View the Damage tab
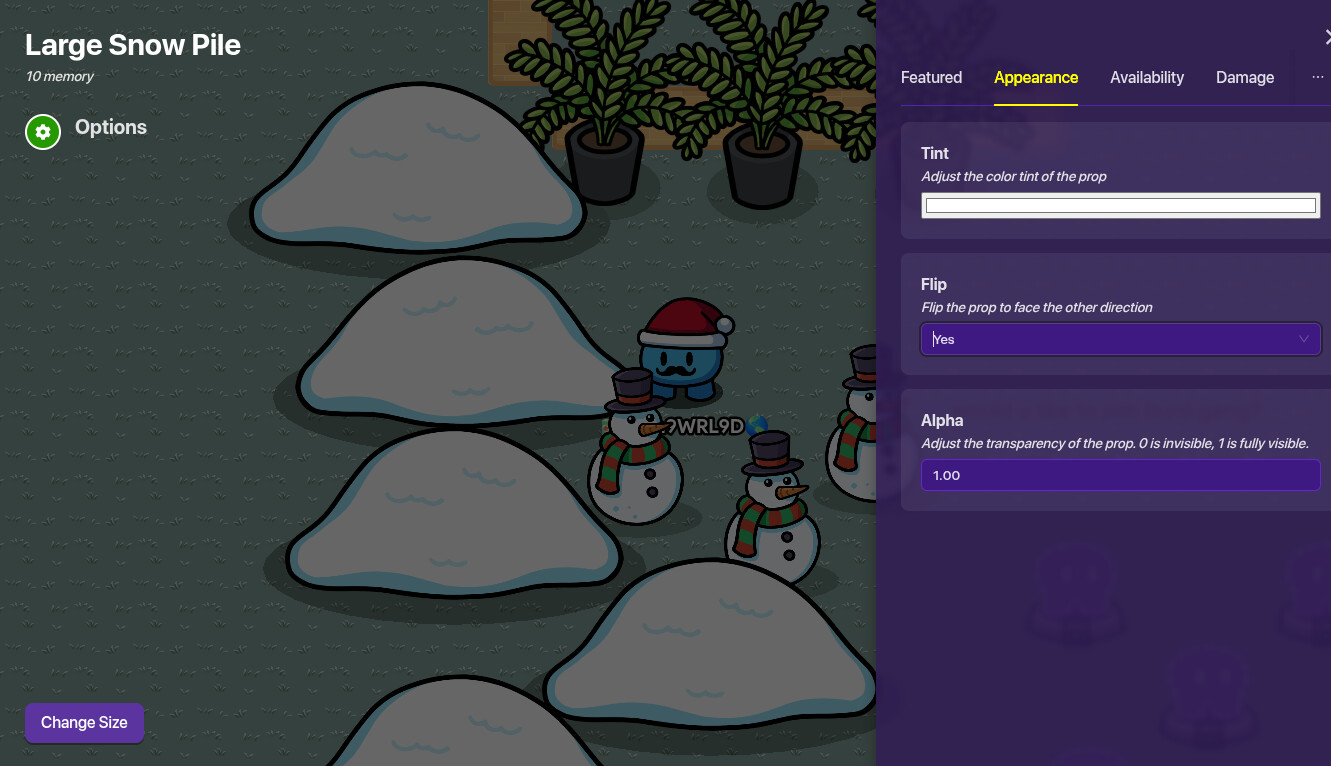1331x766 pixels. 1245,77
